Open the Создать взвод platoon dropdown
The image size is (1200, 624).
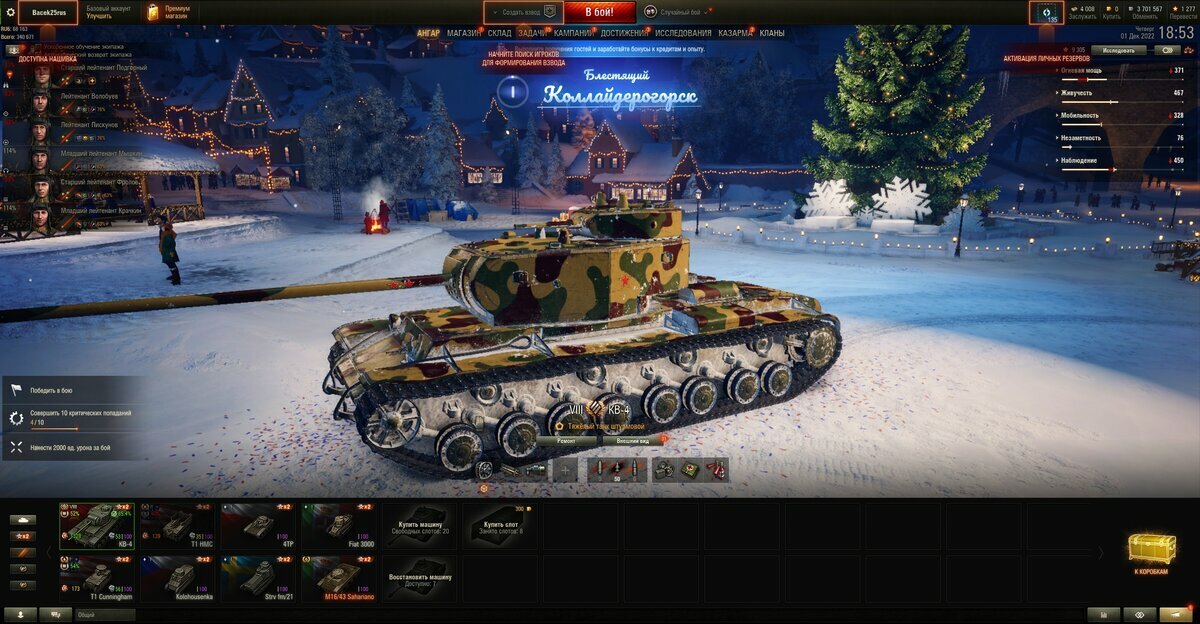point(523,12)
